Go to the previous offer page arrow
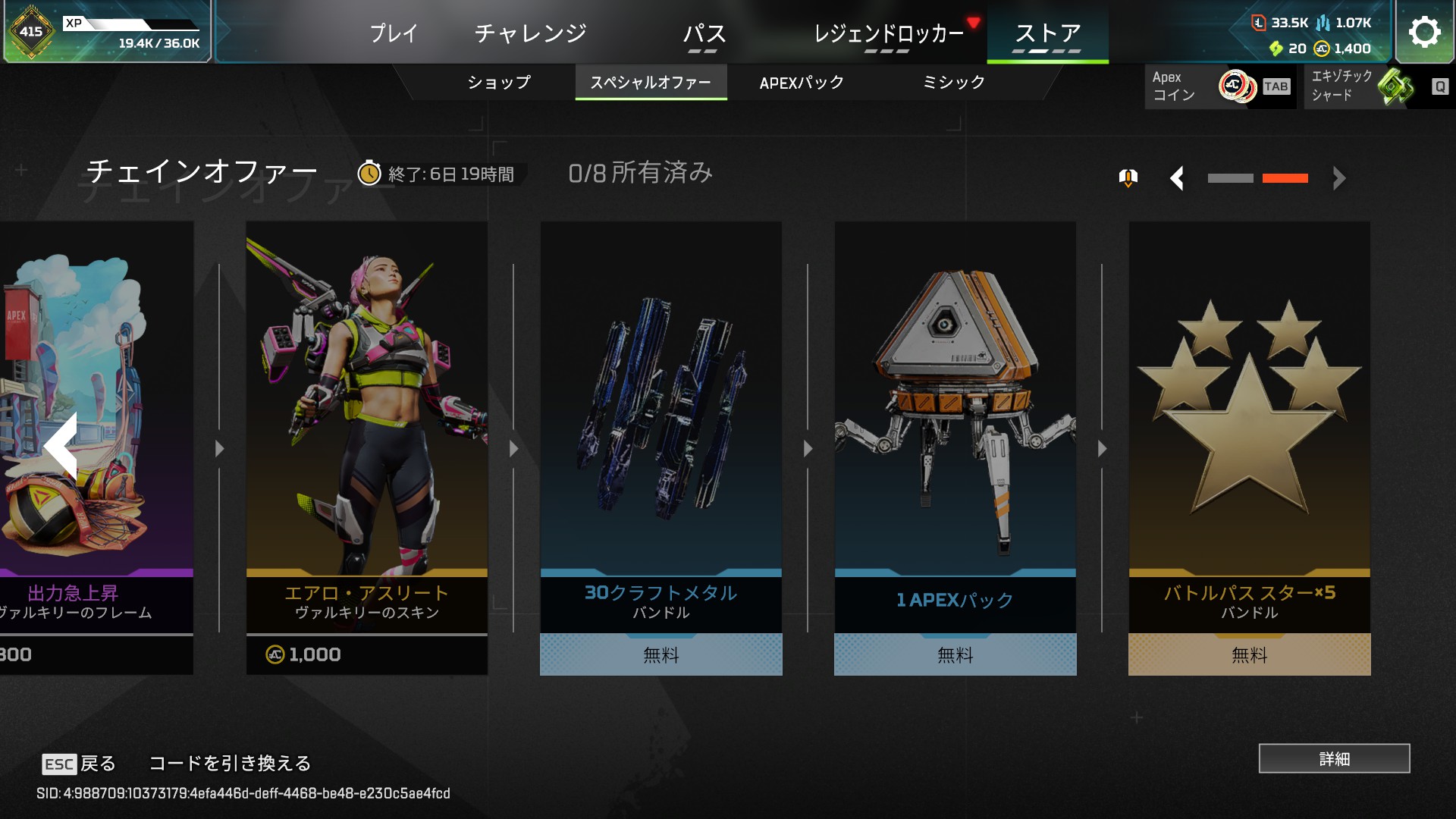This screenshot has height=819, width=1456. [x=1177, y=179]
